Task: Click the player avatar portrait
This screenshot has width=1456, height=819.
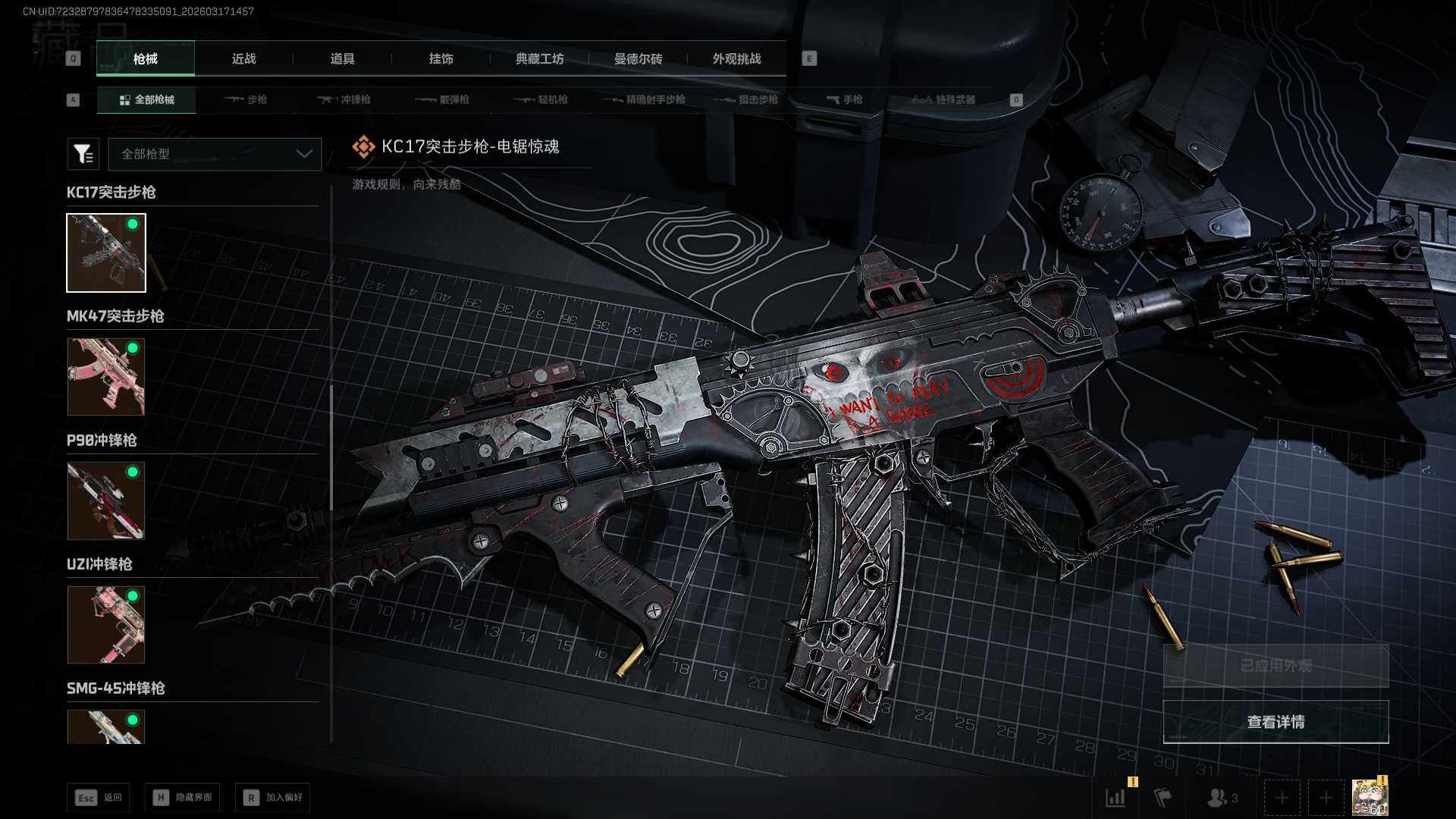Action: pos(1370,798)
